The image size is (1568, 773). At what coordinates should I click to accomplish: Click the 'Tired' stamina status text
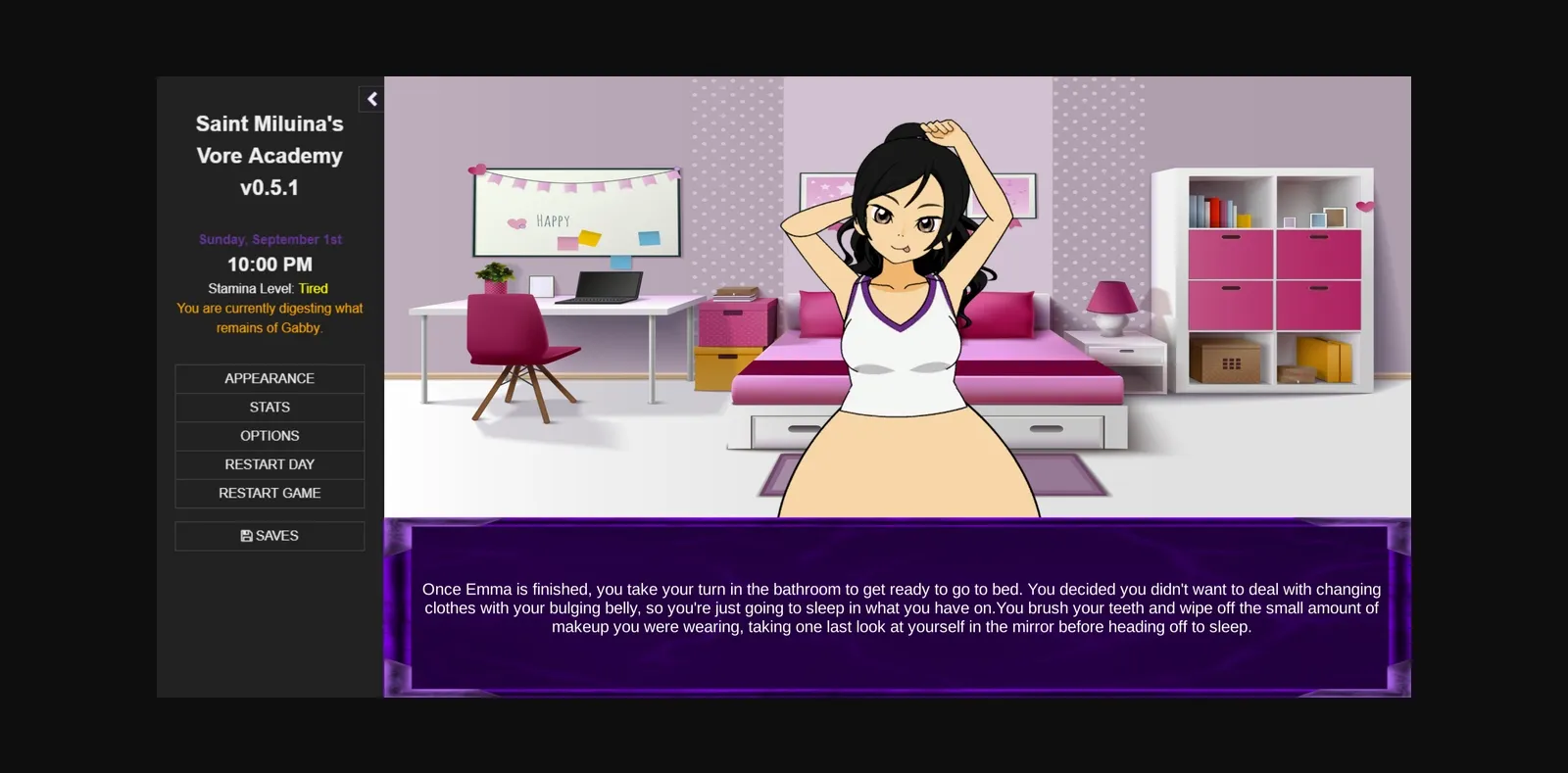click(x=313, y=288)
